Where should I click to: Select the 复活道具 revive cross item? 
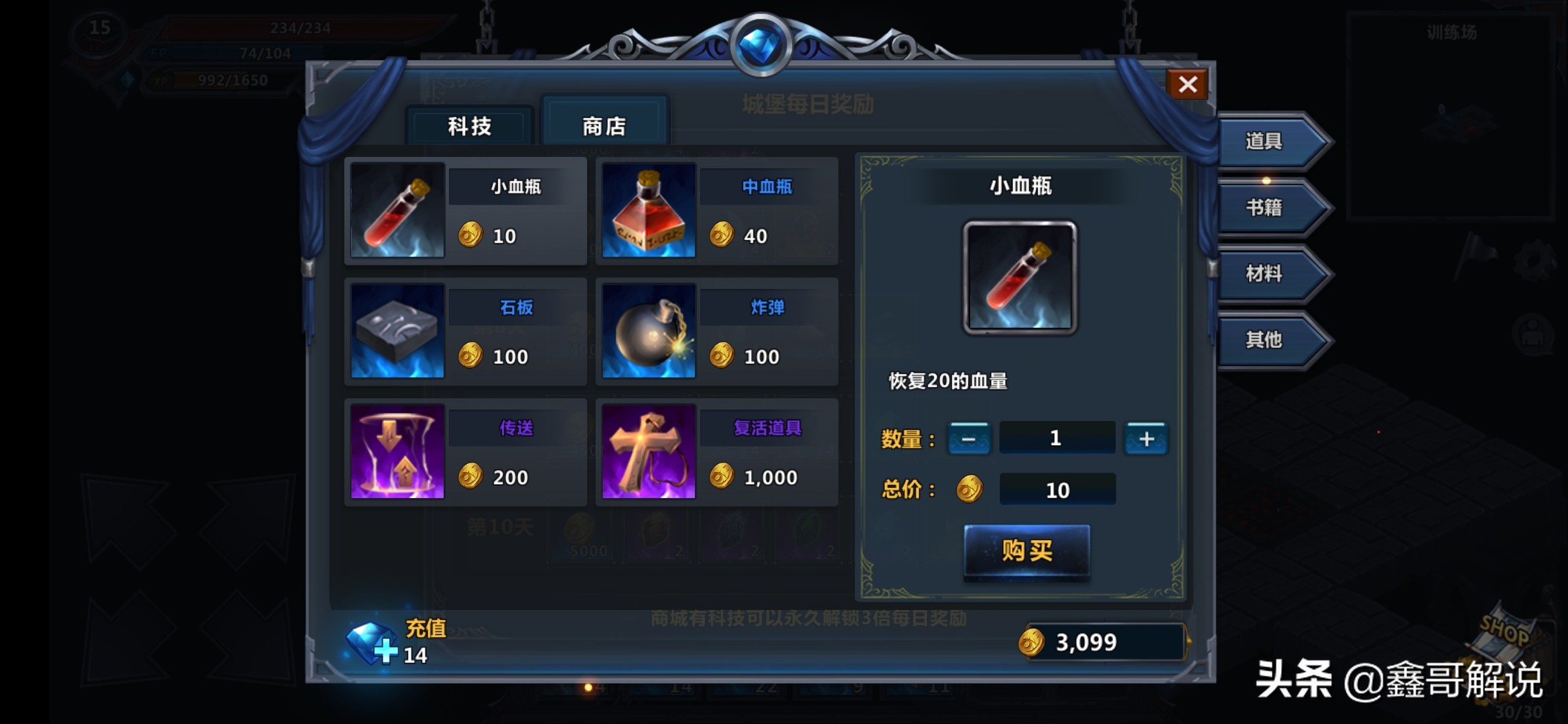click(x=716, y=452)
